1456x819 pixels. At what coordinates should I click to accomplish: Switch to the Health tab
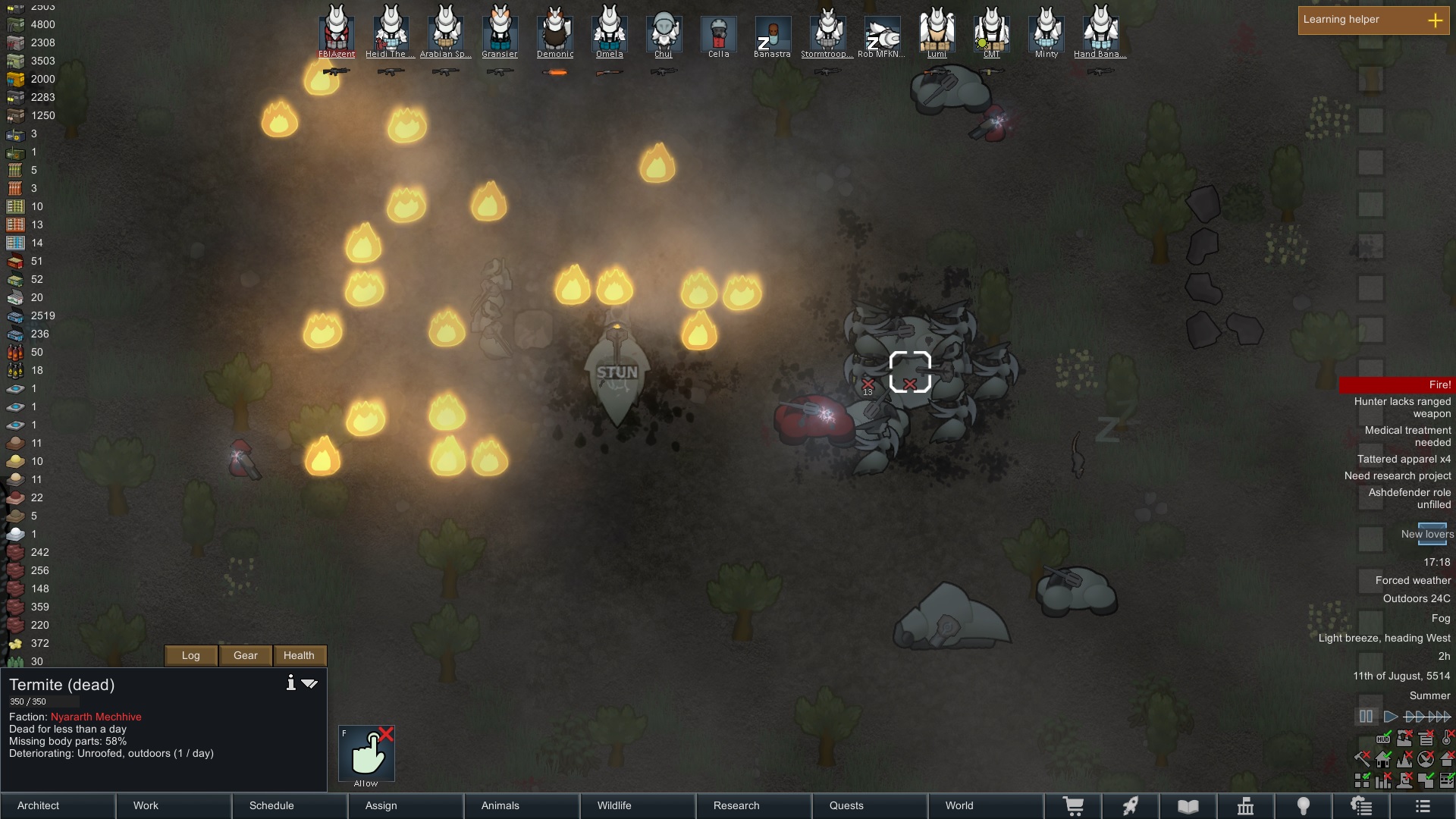tap(299, 655)
